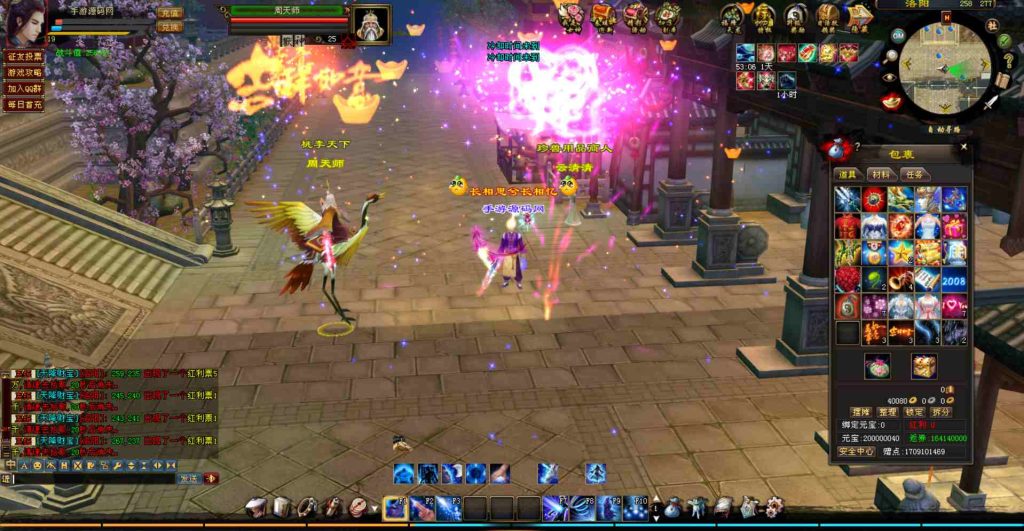Image resolution: width=1024 pixels, height=531 pixels.
Task: Close the 包裹 inventory window
Action: [964, 147]
